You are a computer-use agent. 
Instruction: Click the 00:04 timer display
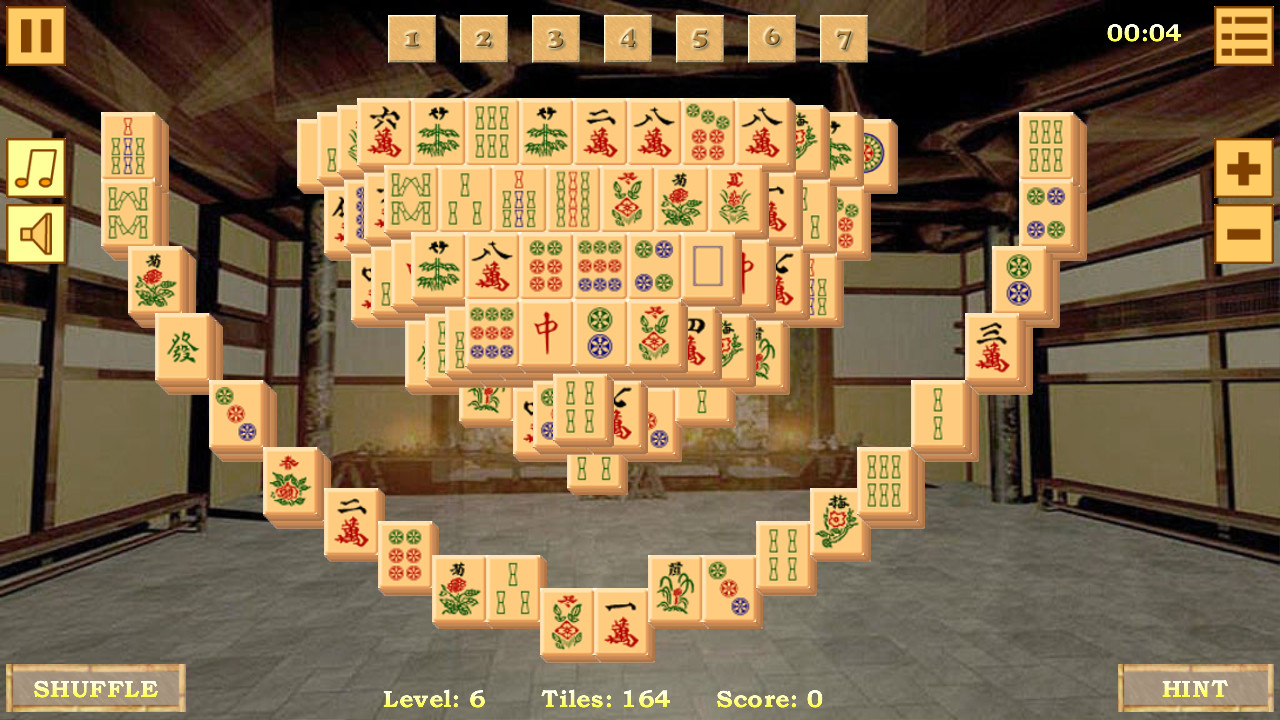coord(1142,32)
